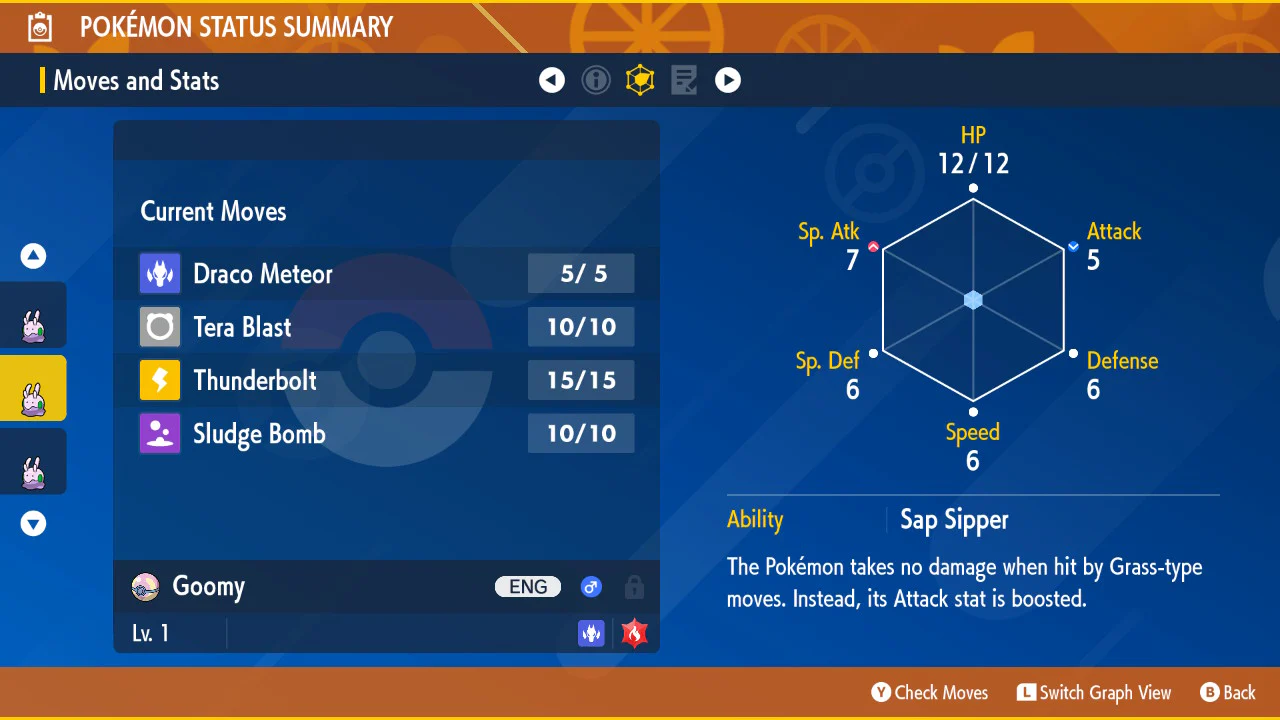Open the memo notes page tab

click(x=684, y=80)
